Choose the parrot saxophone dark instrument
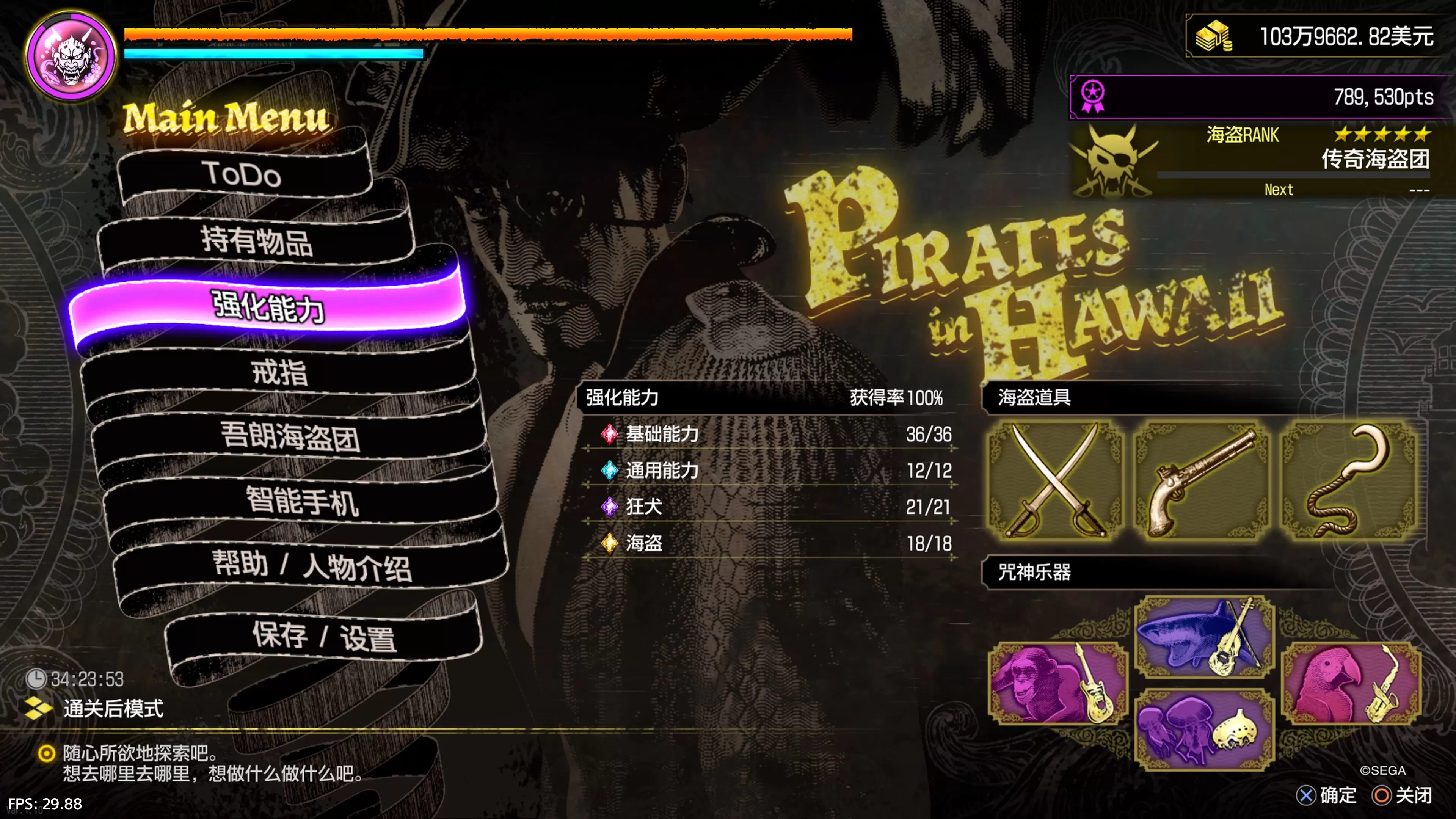 pyautogui.click(x=1351, y=683)
